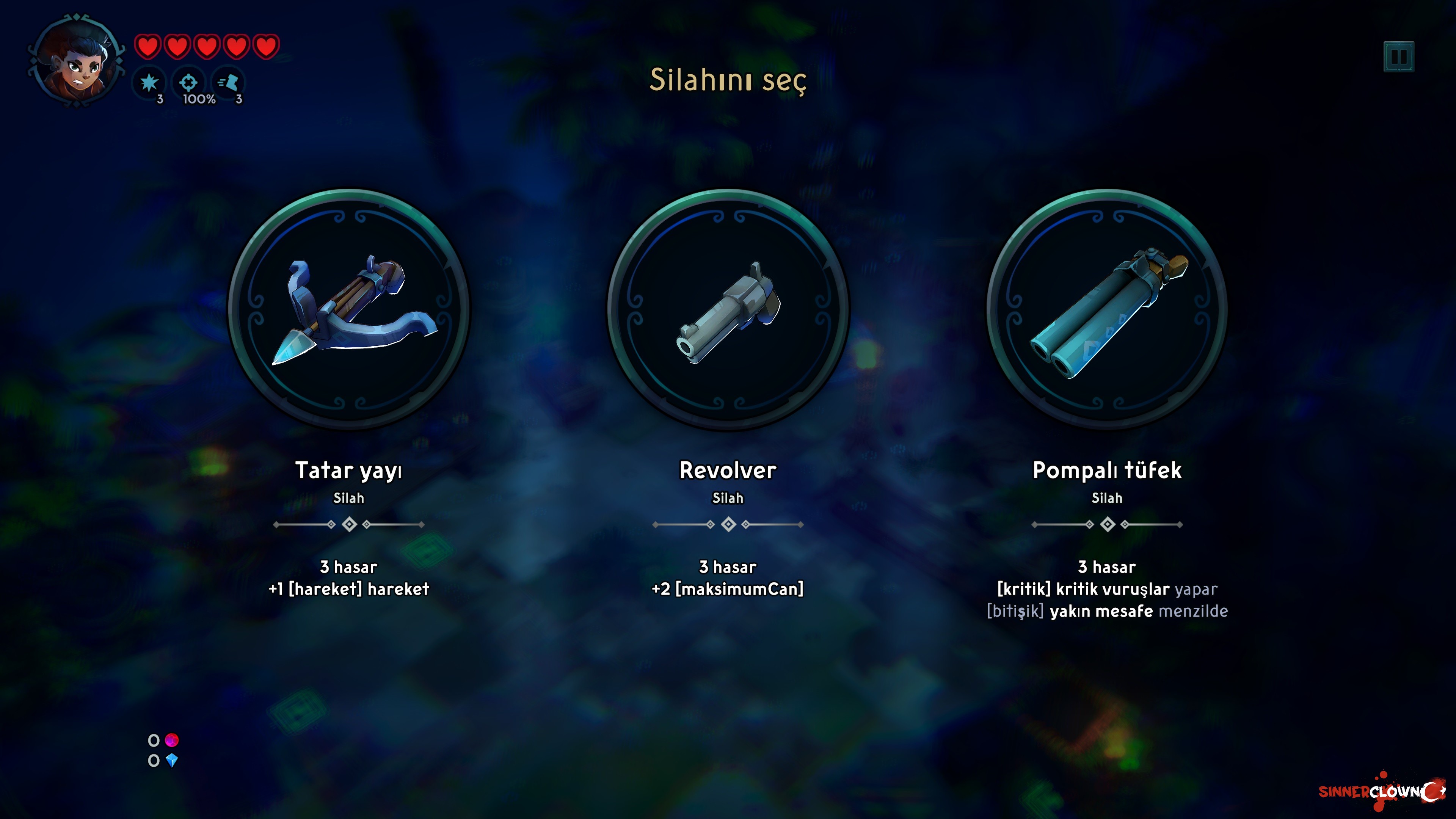The width and height of the screenshot is (1456, 819).
Task: Pick the Pompalı tüfek shotgun
Action: pyautogui.click(x=1107, y=309)
